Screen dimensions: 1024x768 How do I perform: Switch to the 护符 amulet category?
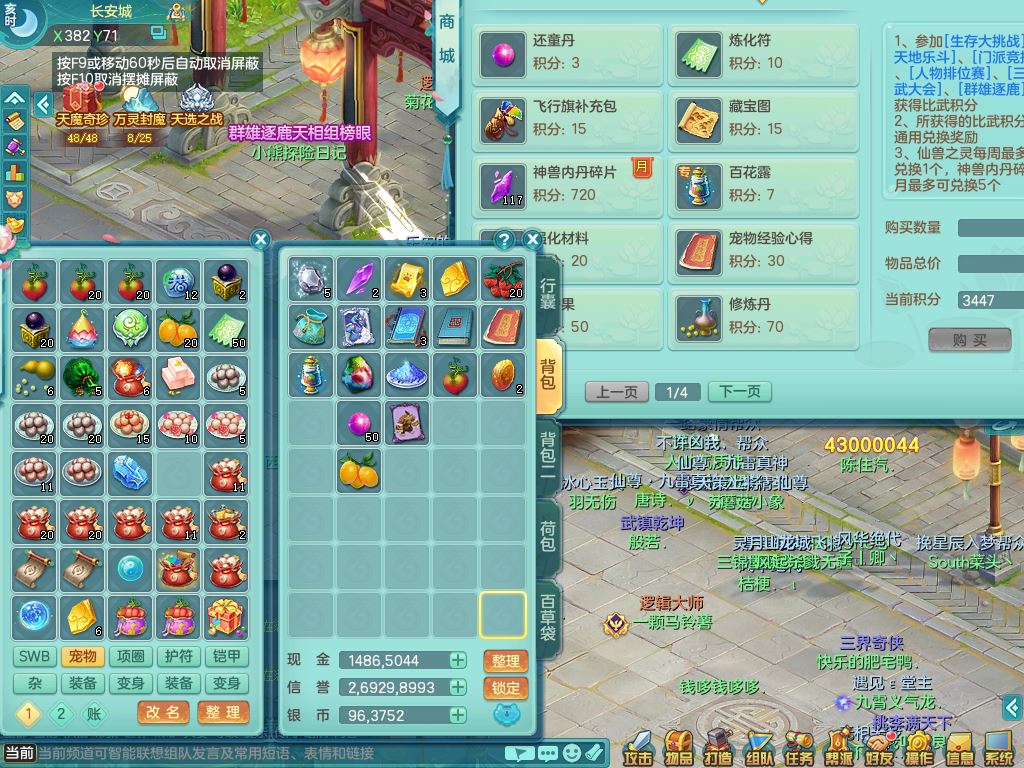179,657
